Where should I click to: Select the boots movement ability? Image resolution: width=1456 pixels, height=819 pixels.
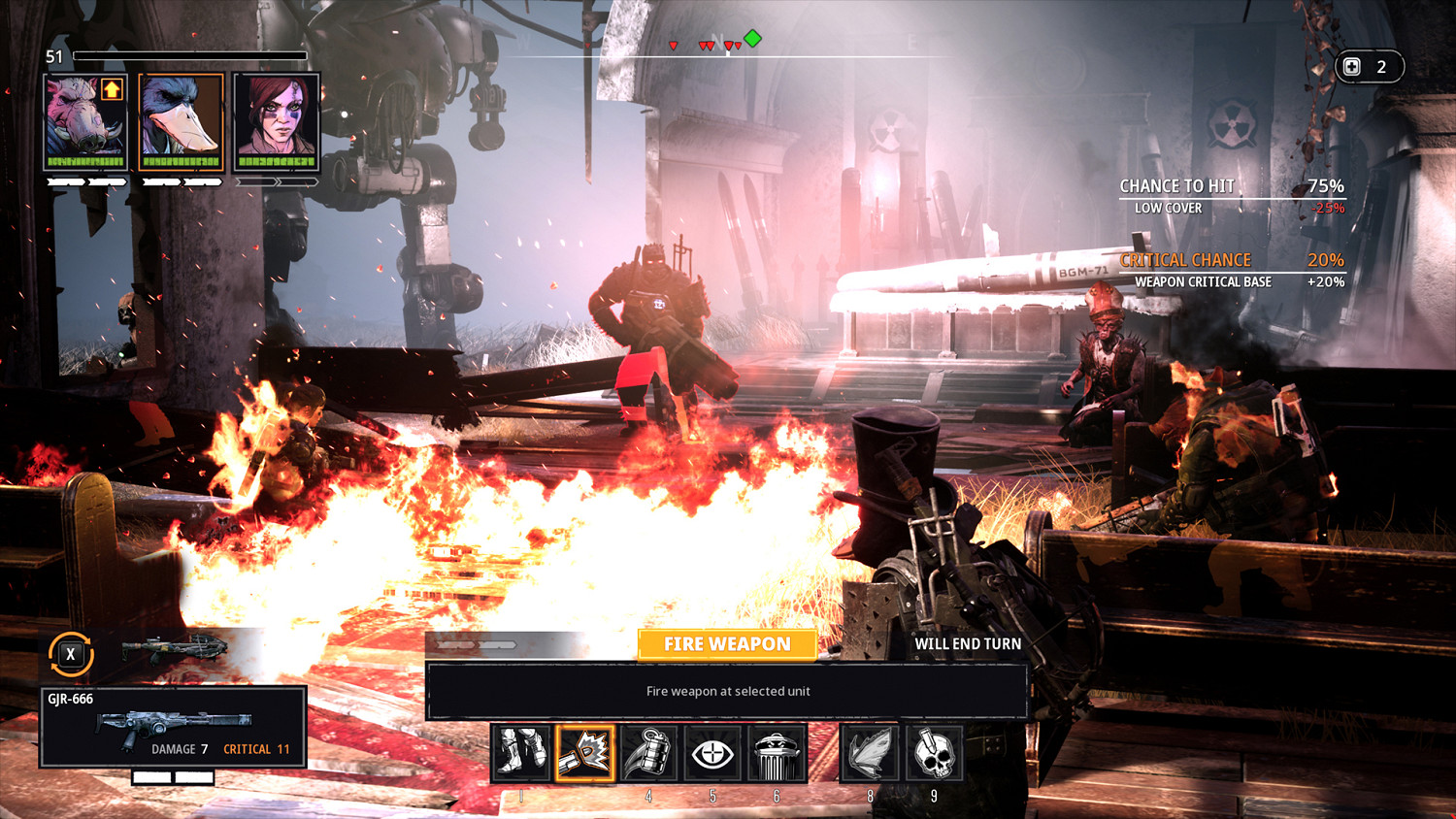[521, 753]
